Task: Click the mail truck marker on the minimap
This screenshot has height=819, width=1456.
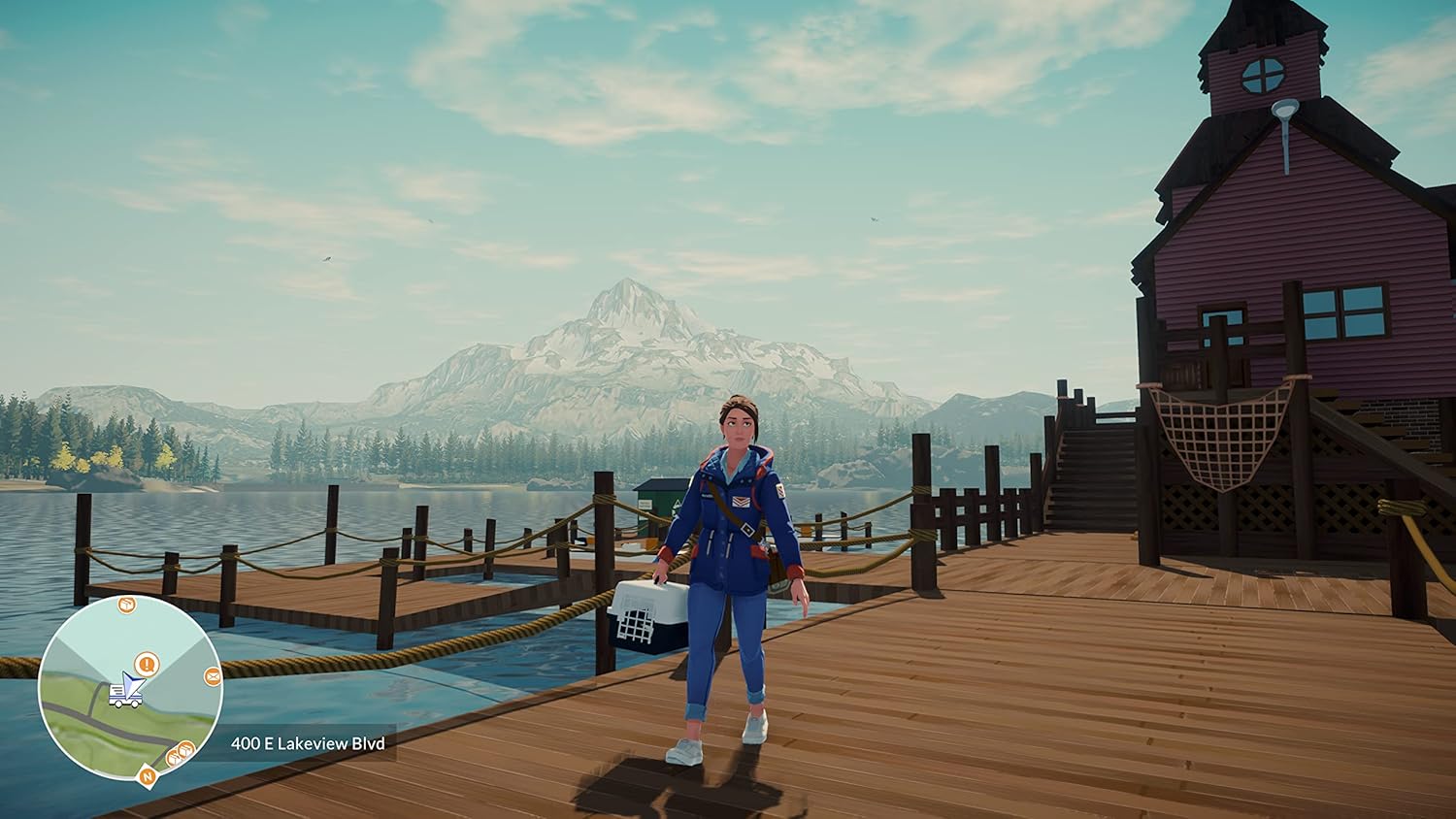Action: [x=124, y=697]
